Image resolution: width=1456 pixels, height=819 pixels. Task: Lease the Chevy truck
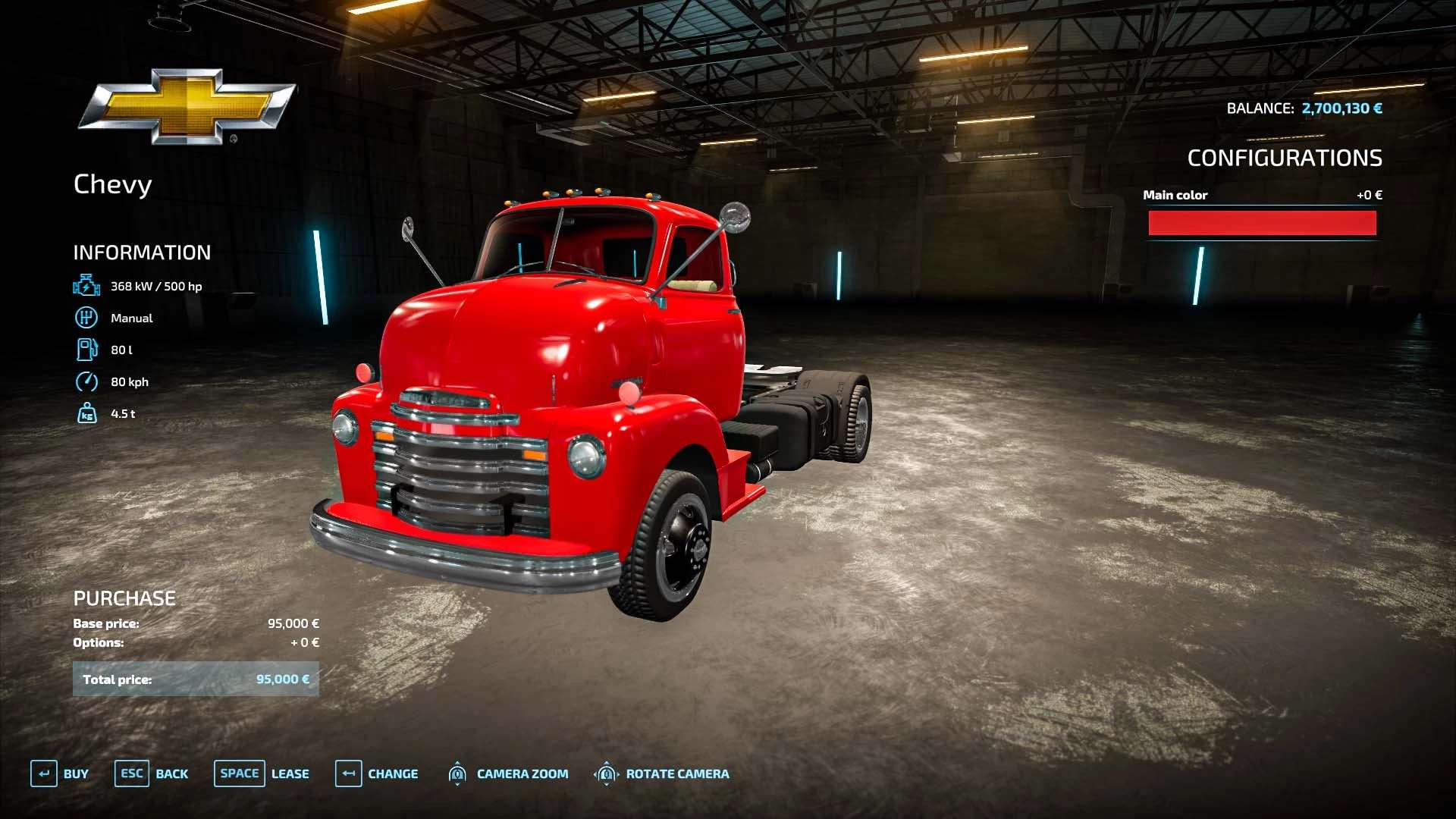[262, 773]
